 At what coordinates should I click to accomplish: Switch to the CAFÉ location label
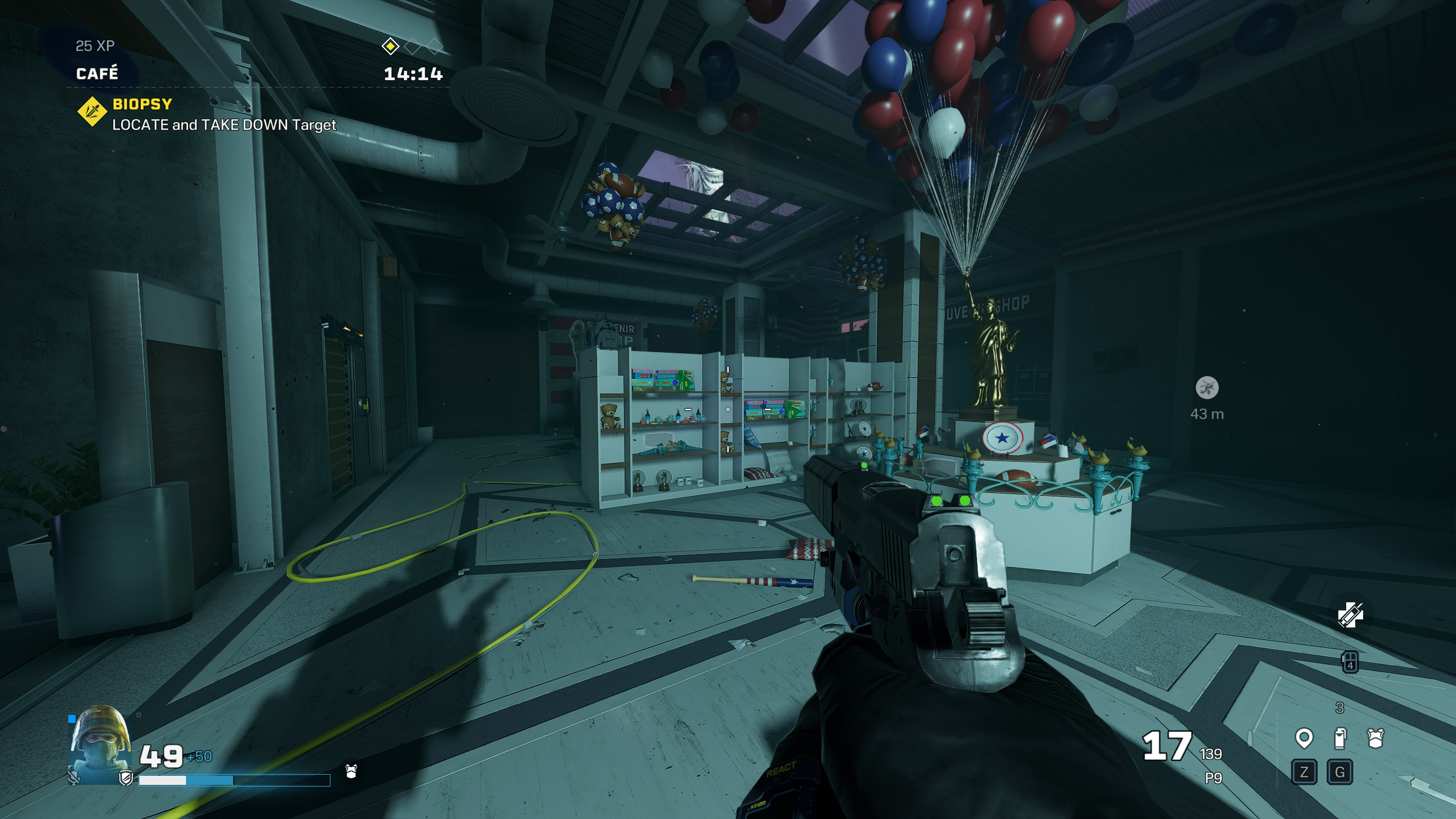[x=97, y=73]
